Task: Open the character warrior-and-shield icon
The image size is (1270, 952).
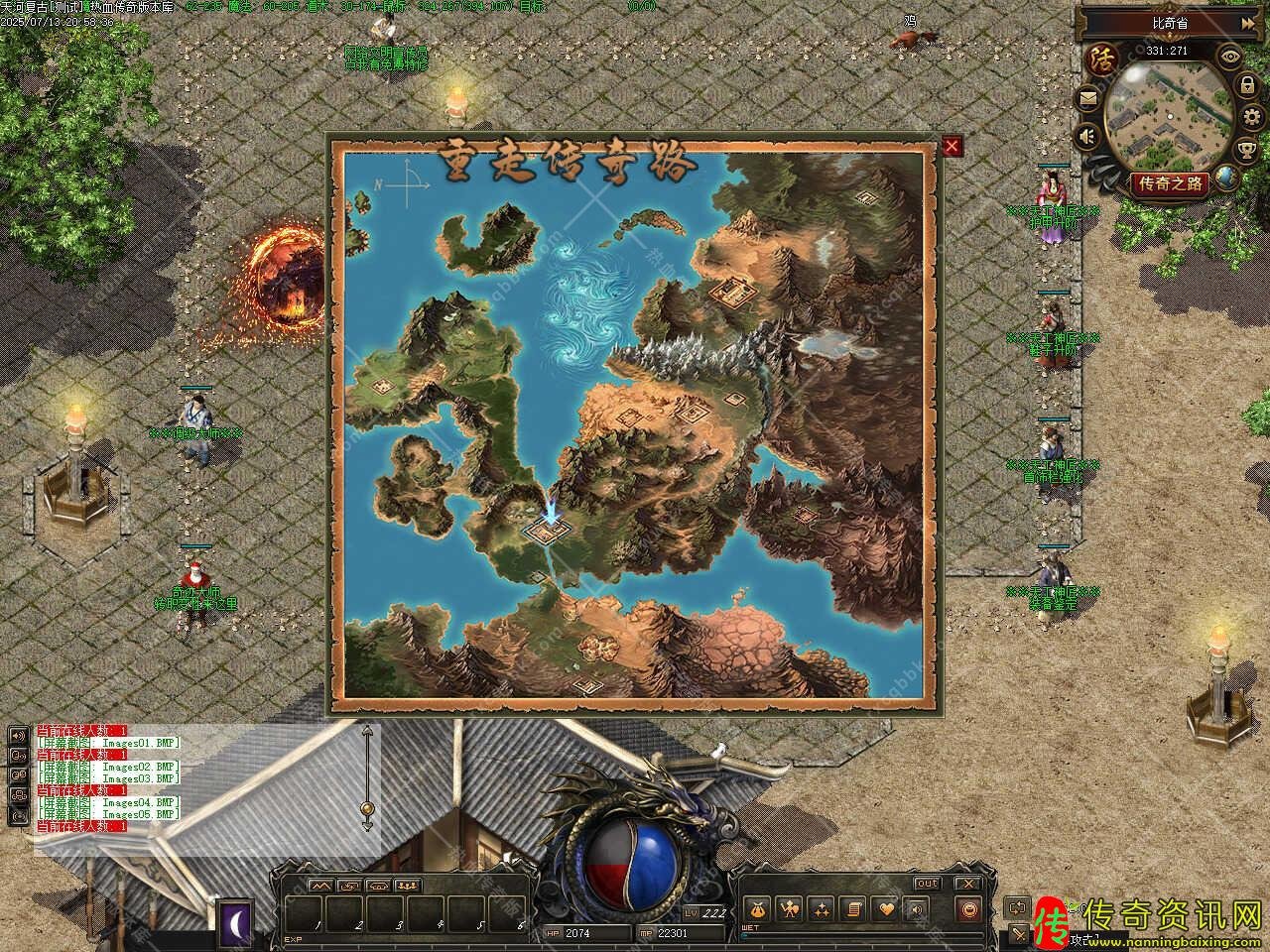Action: (790, 908)
